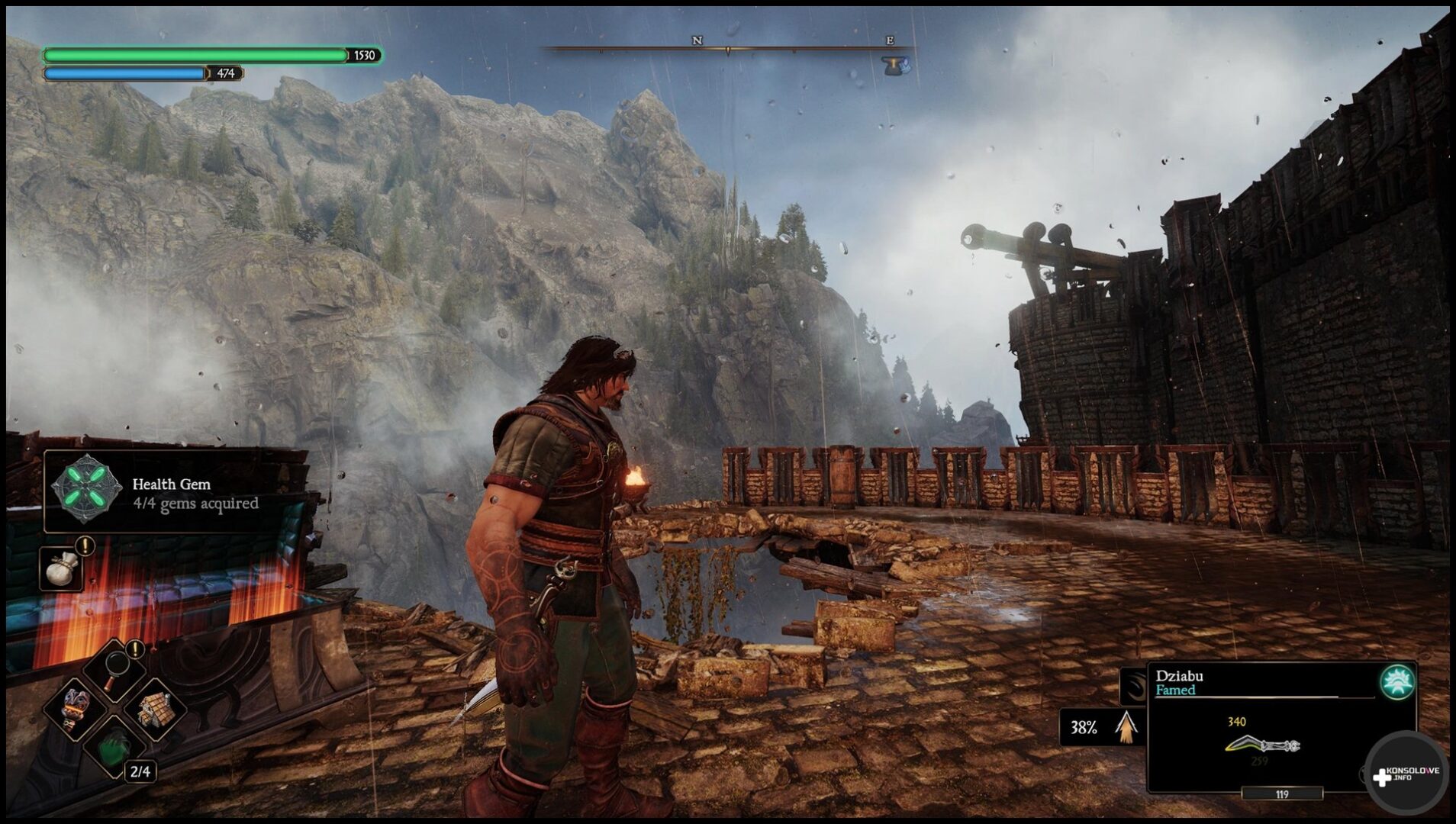Click the Konsolowe.info watermark logo
This screenshot has height=824, width=1456.
tap(1406, 774)
